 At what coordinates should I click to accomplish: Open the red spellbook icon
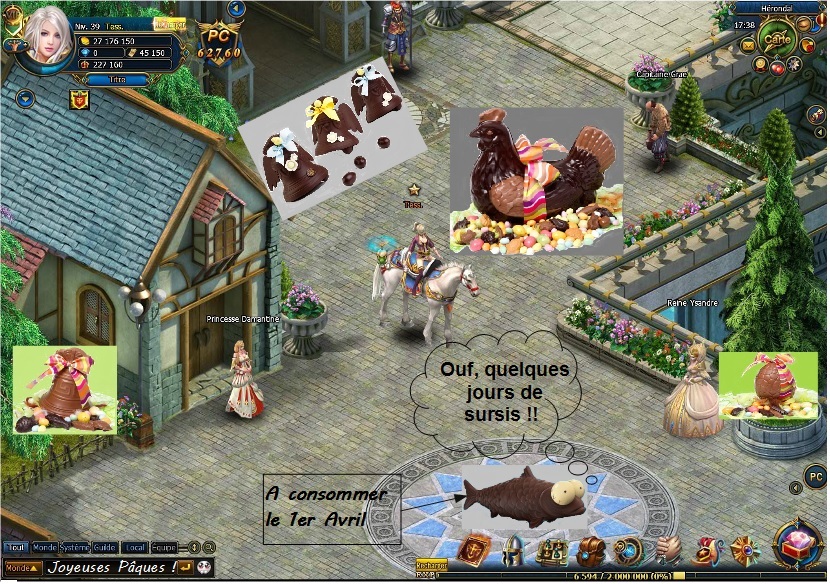pos(473,551)
